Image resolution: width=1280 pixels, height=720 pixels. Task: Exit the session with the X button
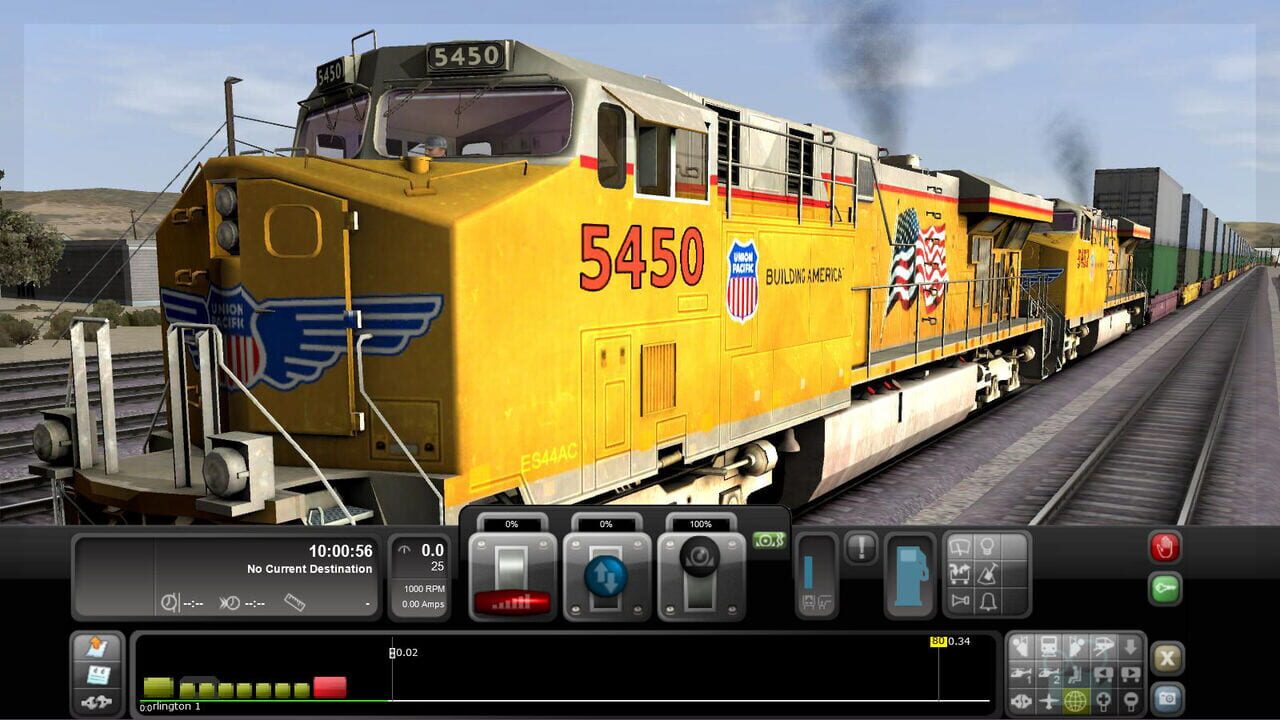(1168, 659)
